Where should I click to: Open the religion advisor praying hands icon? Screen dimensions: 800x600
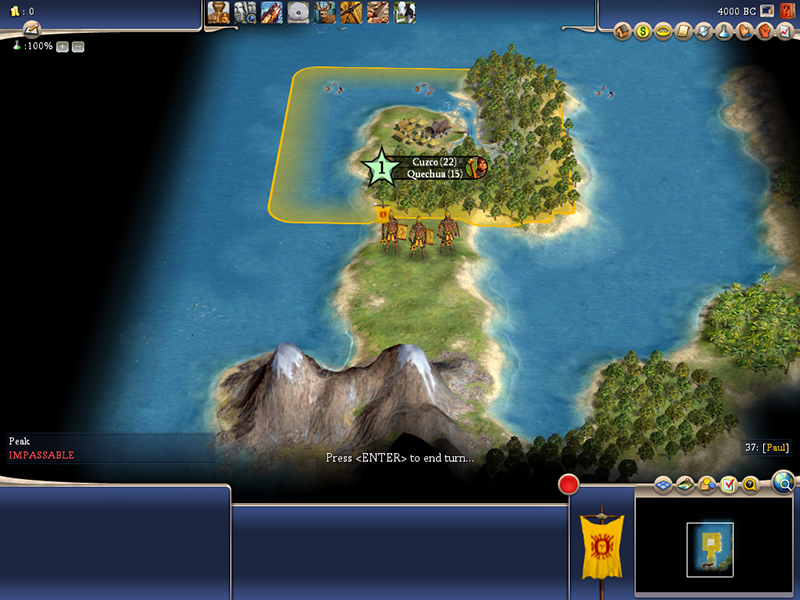744,32
